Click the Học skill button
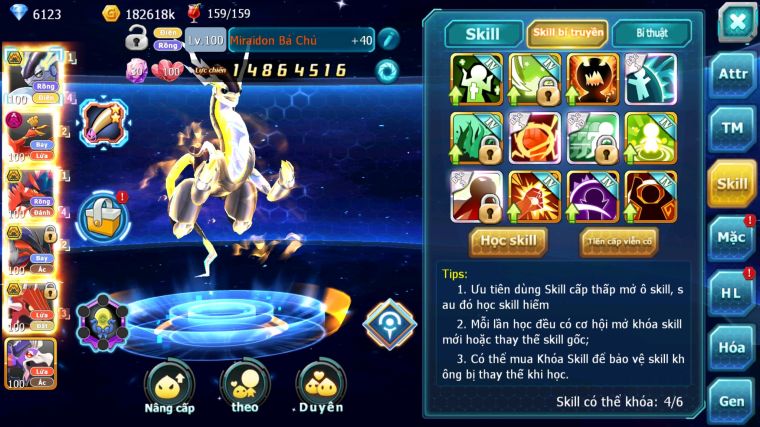 click(x=508, y=241)
